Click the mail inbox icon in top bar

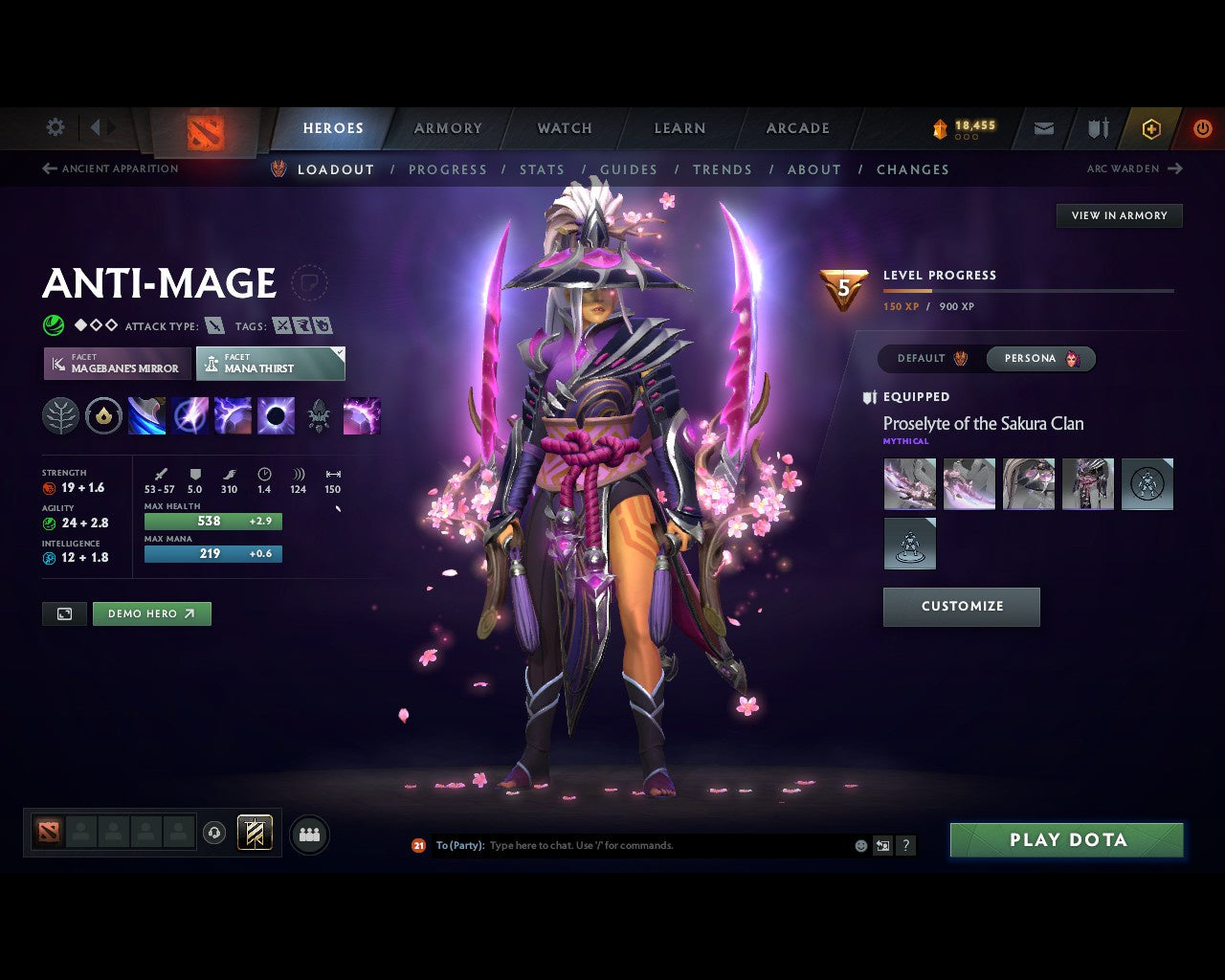[x=1042, y=127]
